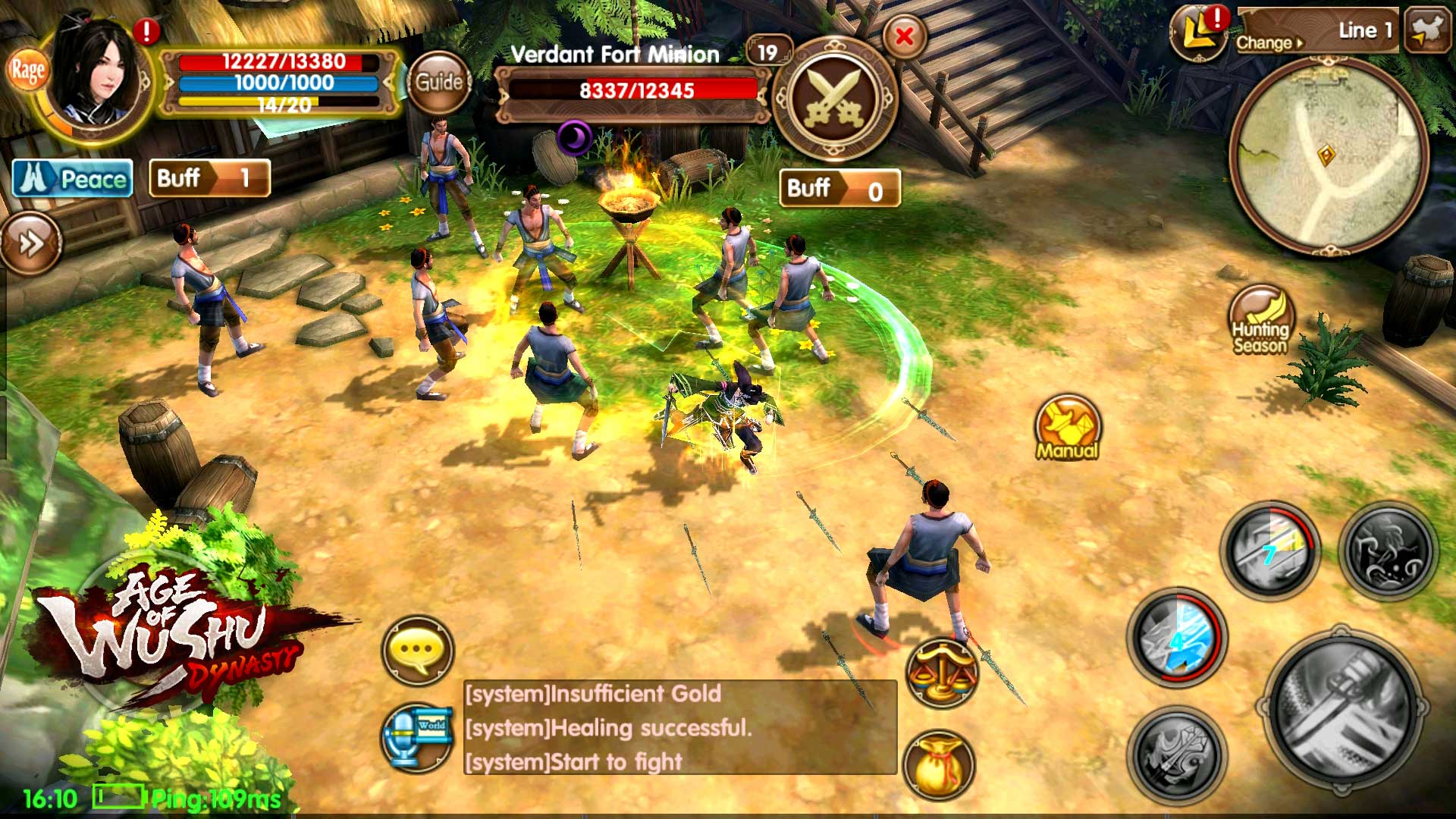Open the yellow chat bubble button
The image size is (1456, 819).
pyautogui.click(x=417, y=650)
